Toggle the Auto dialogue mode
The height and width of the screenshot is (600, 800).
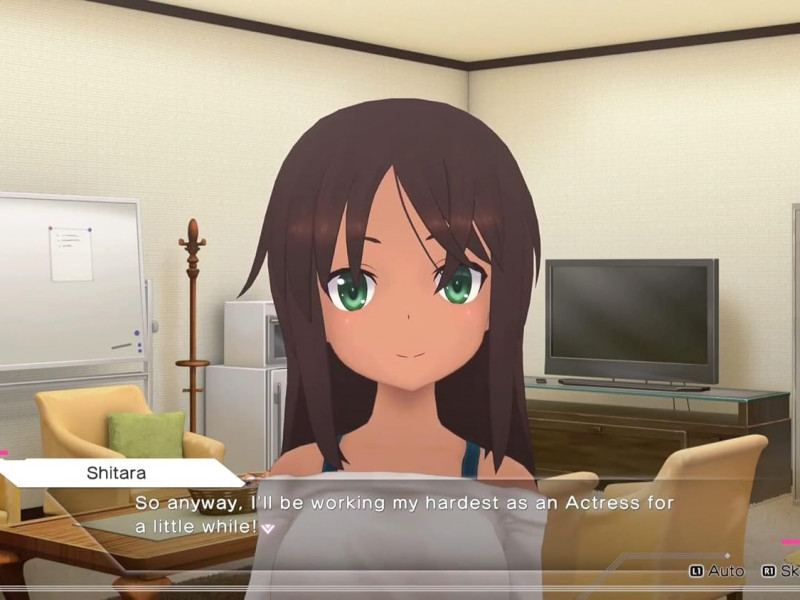click(717, 571)
